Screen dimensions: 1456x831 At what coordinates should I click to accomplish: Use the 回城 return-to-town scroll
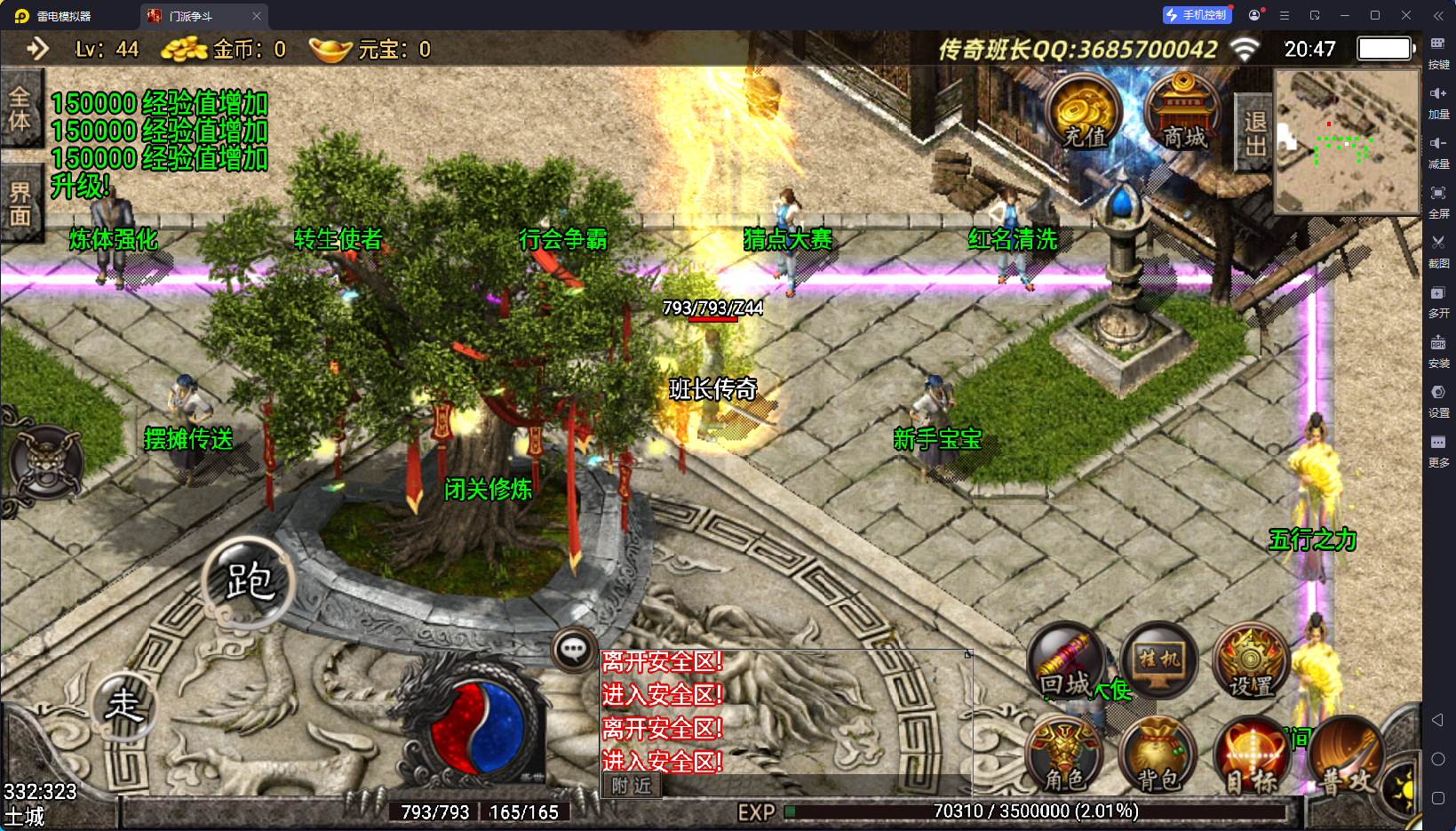pos(1066,662)
